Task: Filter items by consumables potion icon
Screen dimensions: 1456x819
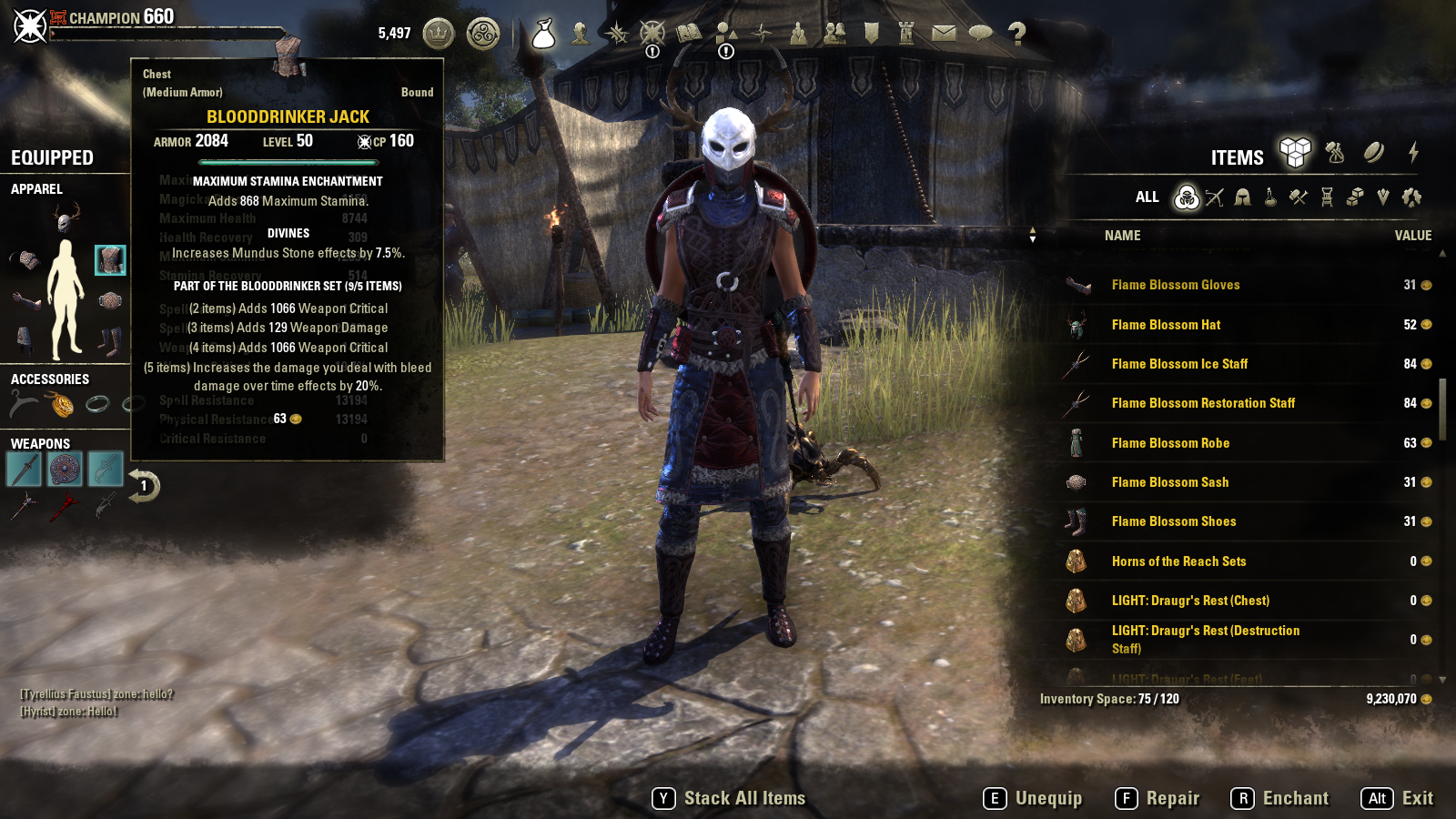Action: (x=1270, y=197)
